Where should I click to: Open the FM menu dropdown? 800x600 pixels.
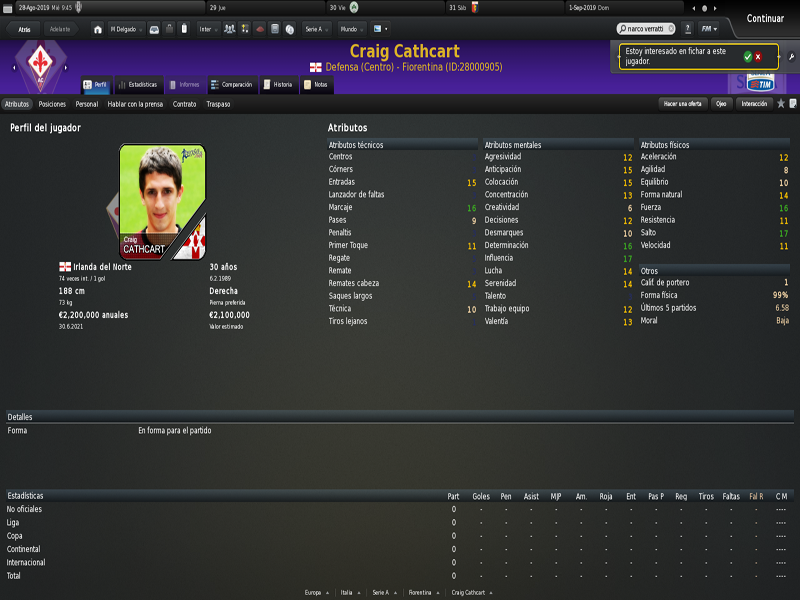709,29
